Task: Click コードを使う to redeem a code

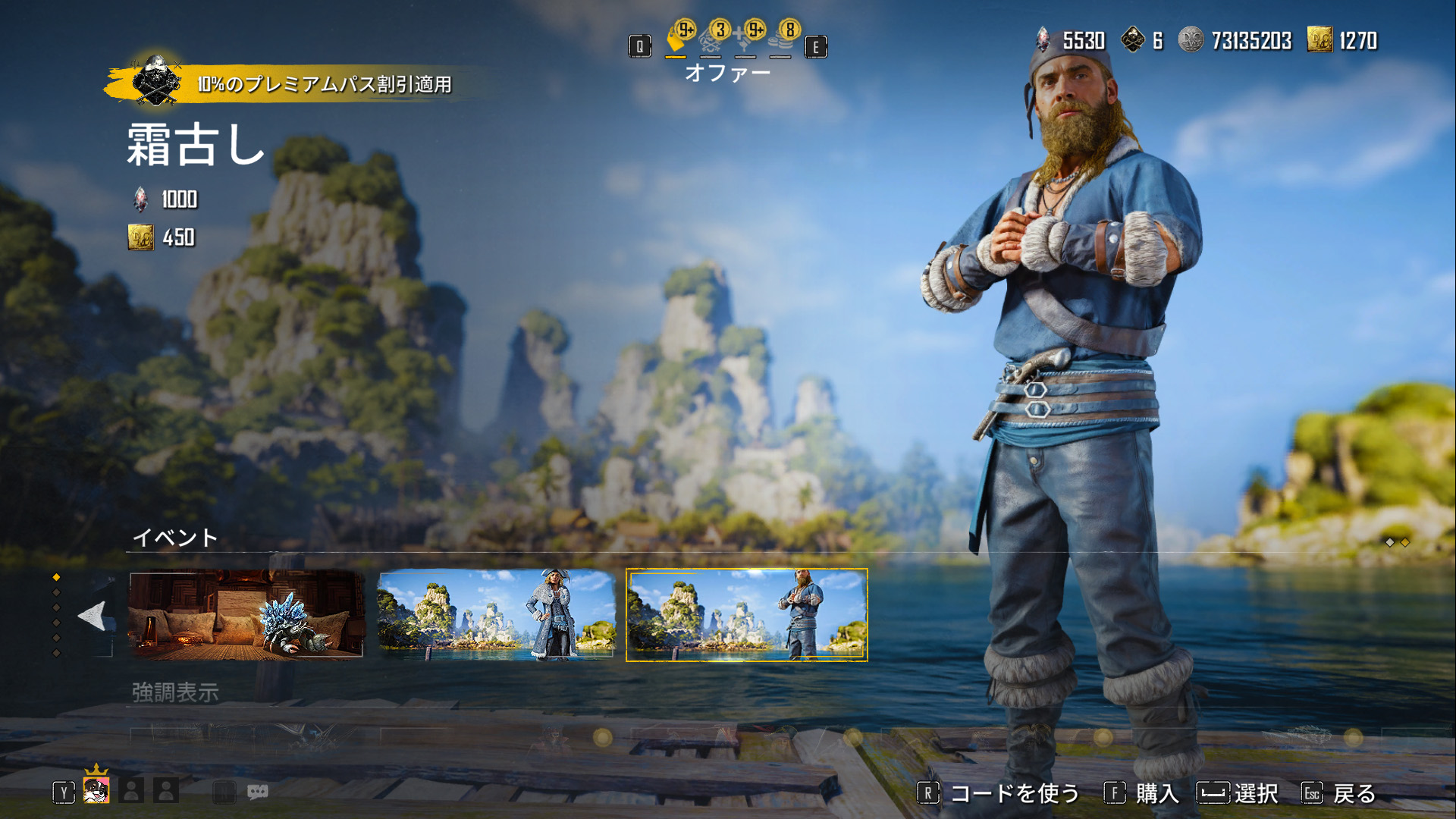Action: click(999, 793)
